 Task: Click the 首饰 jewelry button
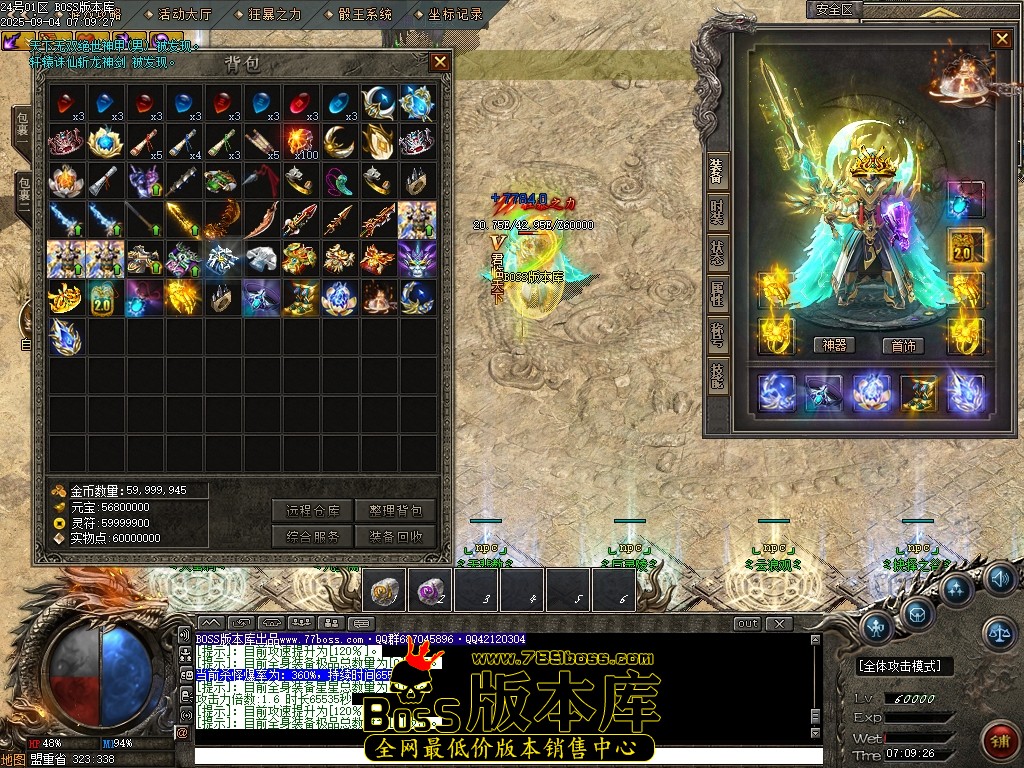coord(903,346)
